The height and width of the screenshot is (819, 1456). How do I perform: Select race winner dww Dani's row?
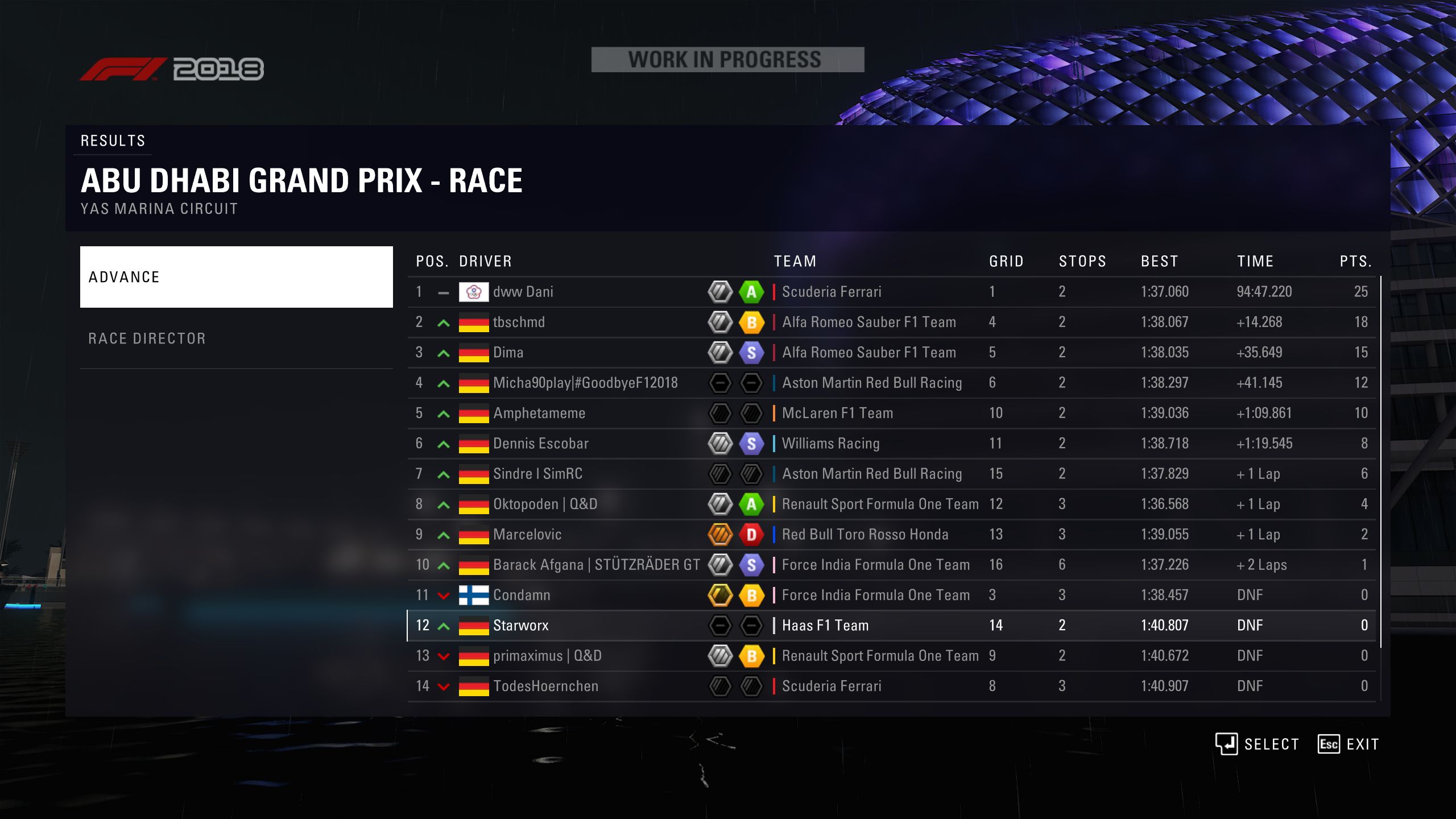coord(891,292)
